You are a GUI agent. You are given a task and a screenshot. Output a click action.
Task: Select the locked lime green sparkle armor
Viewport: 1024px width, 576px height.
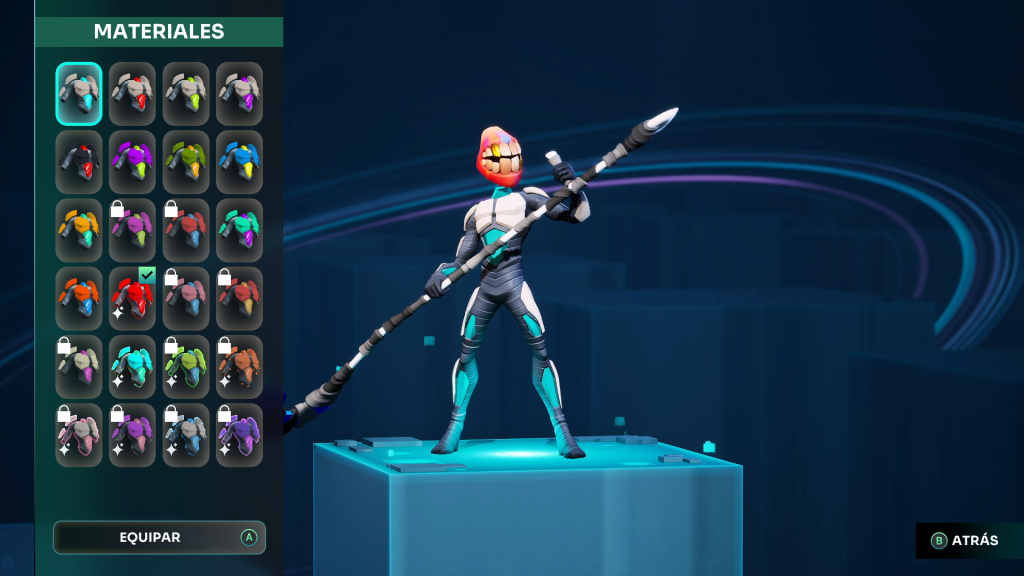coord(186,366)
